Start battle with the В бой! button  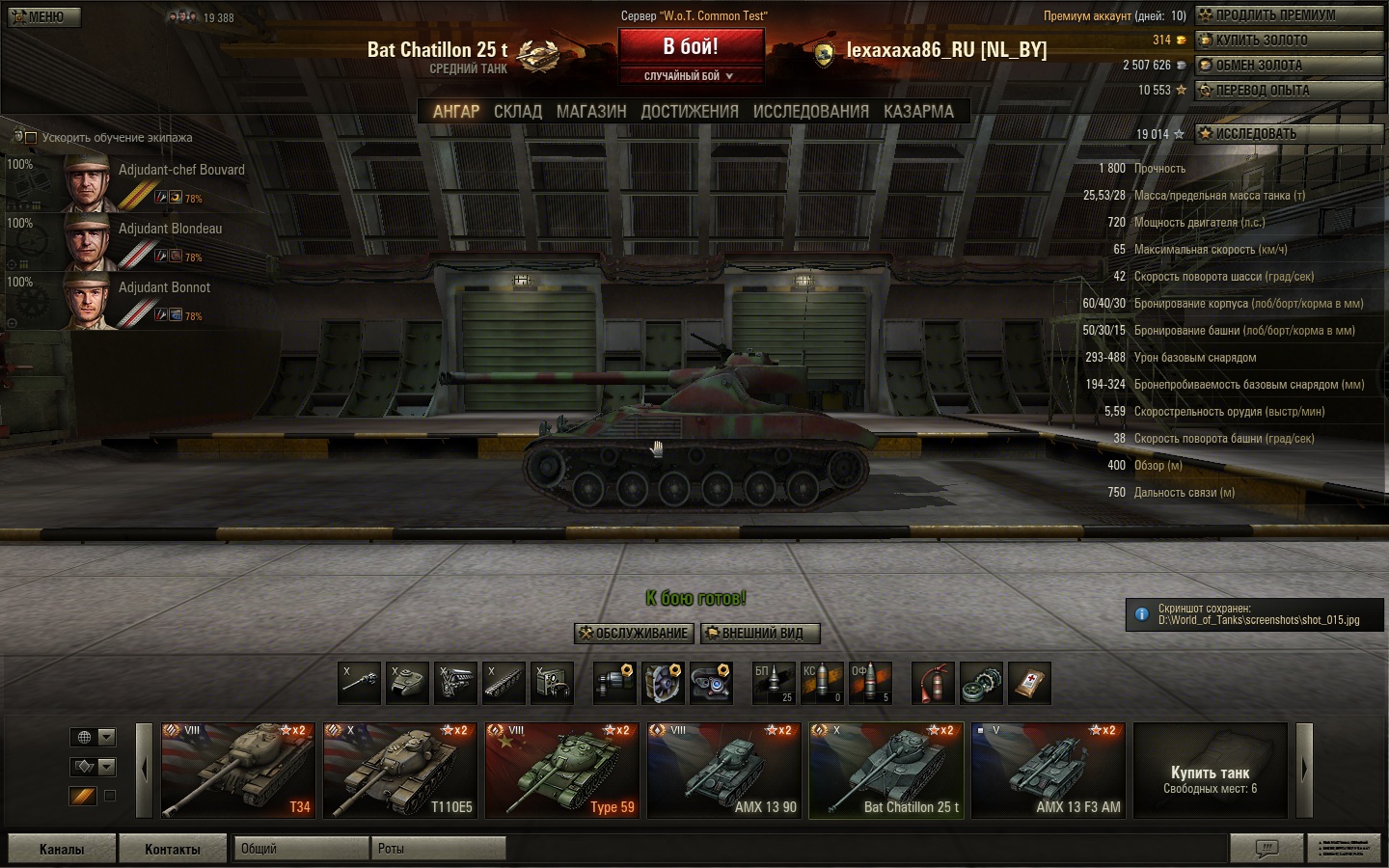click(x=691, y=46)
